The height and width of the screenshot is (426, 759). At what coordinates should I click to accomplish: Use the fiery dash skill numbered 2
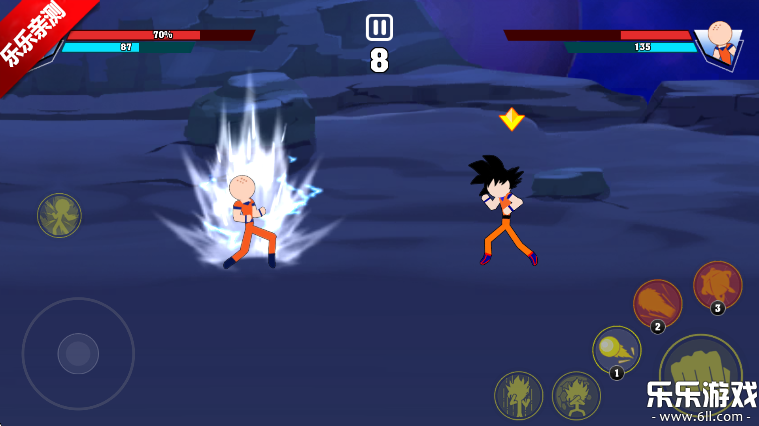point(657,303)
